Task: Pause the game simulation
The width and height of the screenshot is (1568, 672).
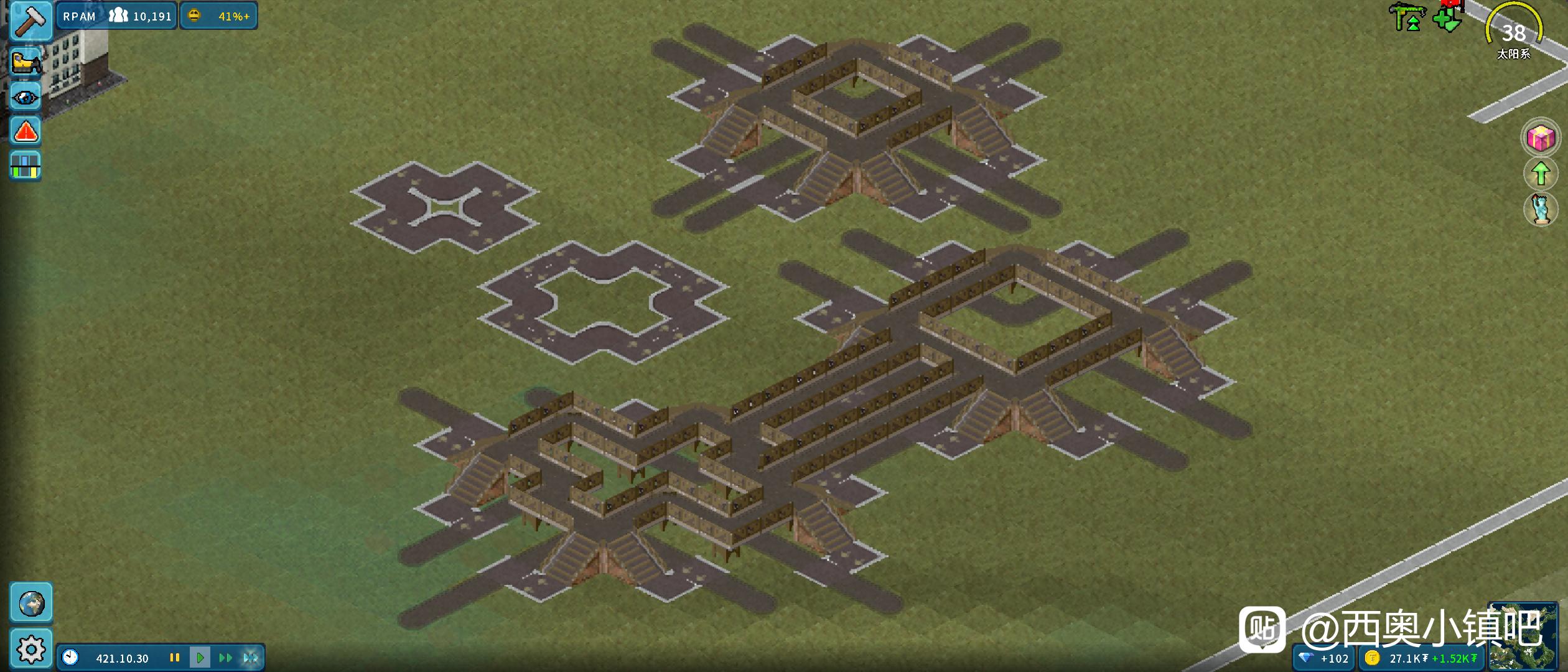Action: click(x=175, y=658)
